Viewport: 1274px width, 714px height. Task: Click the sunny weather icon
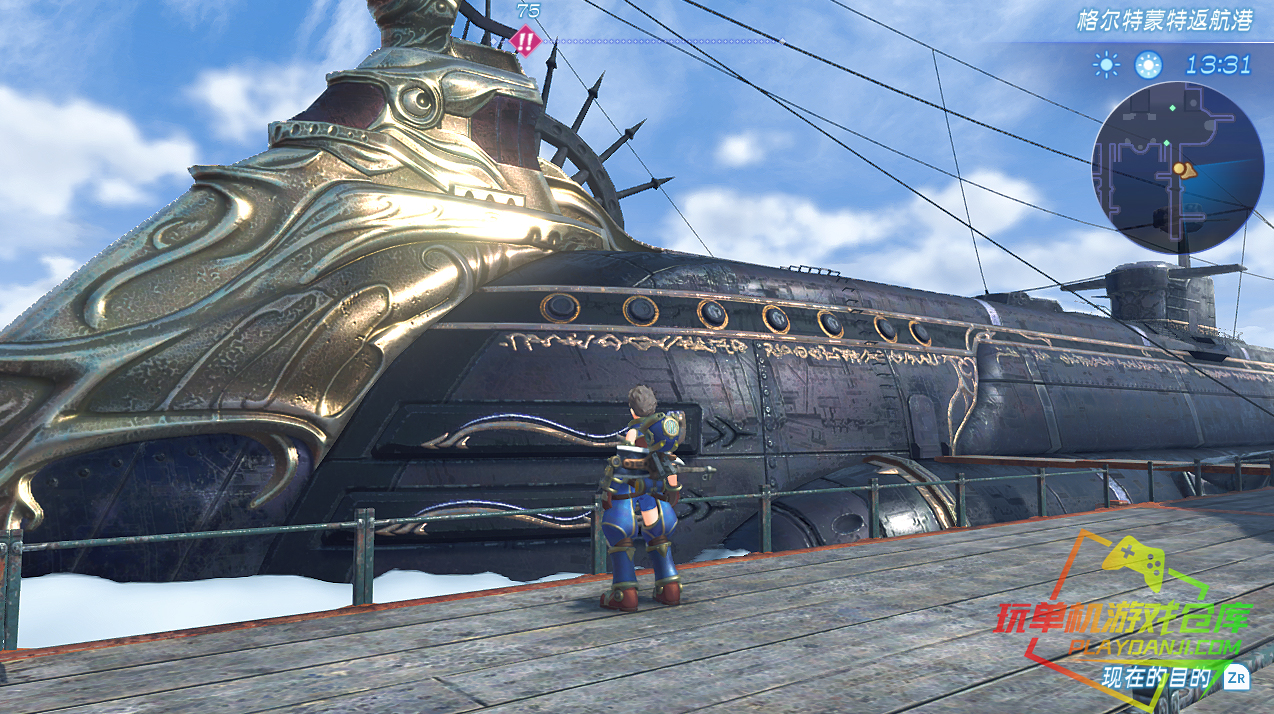[1106, 65]
